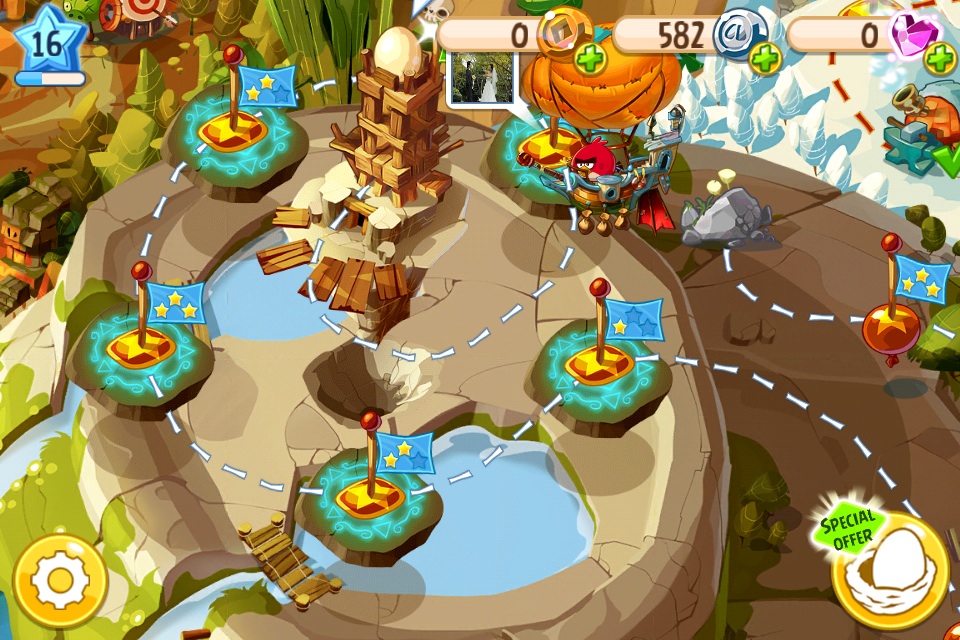Choose the one-star level node

[x=600, y=360]
